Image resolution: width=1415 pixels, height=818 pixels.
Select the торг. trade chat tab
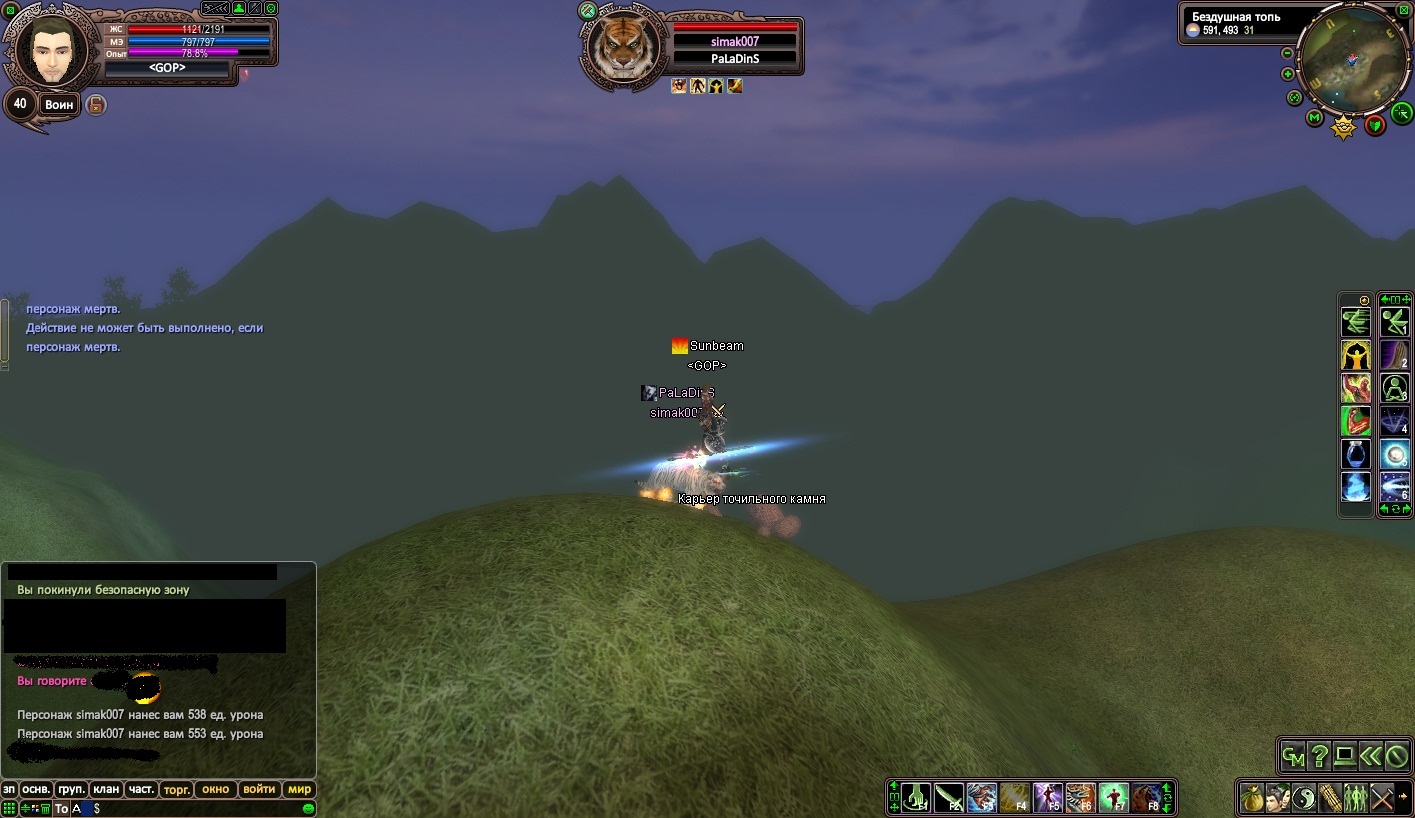tap(177, 789)
